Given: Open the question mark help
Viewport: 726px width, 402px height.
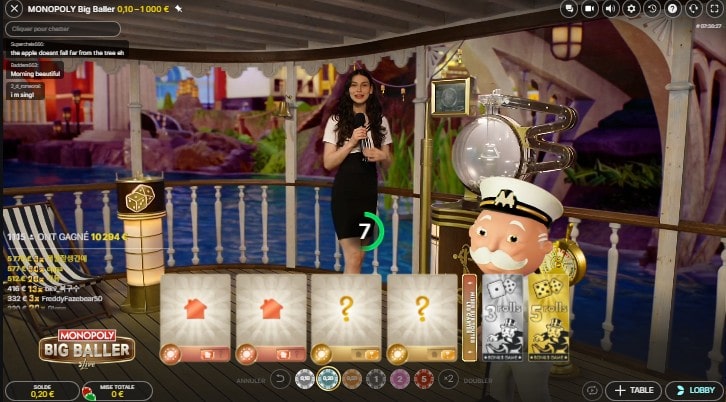Looking at the screenshot, I should pyautogui.click(x=673, y=8).
